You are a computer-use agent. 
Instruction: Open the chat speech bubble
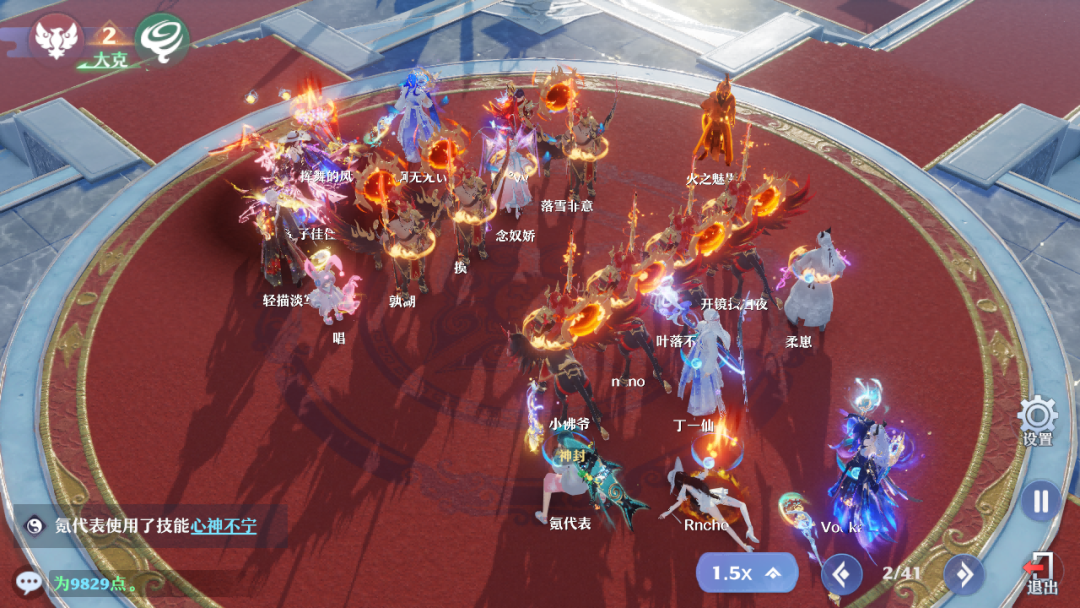click(x=29, y=582)
